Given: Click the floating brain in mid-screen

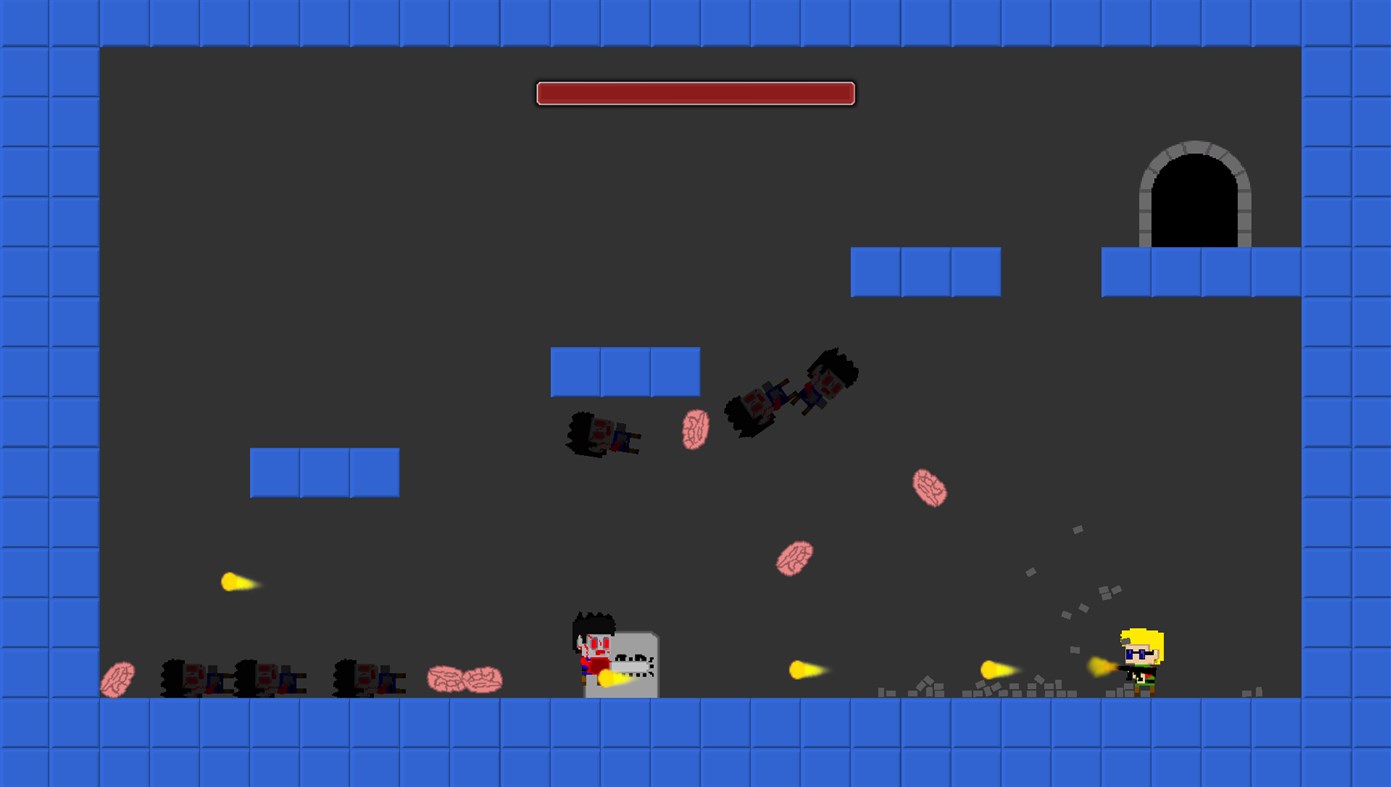Looking at the screenshot, I should pos(794,556).
